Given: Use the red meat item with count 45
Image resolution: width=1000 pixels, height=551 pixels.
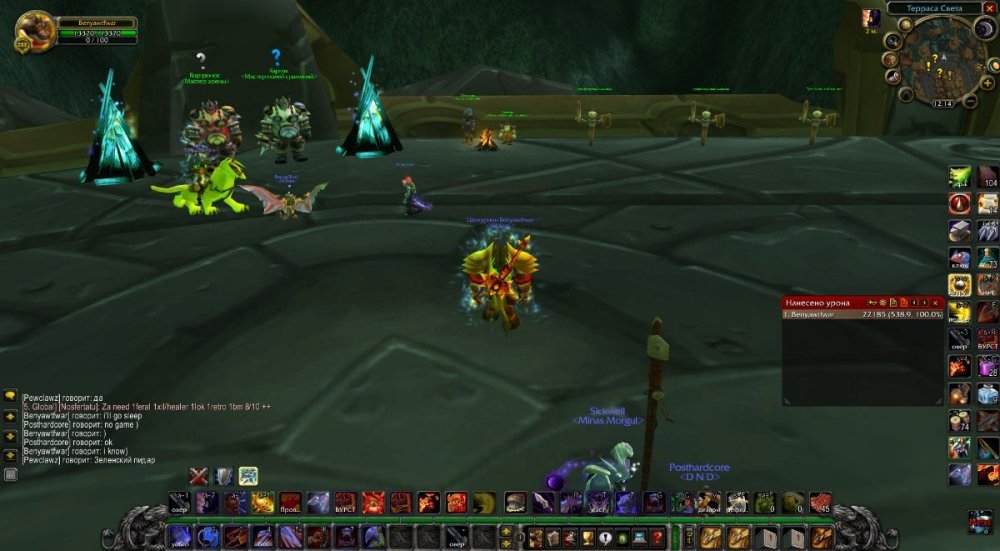Looking at the screenshot, I should point(820,502).
